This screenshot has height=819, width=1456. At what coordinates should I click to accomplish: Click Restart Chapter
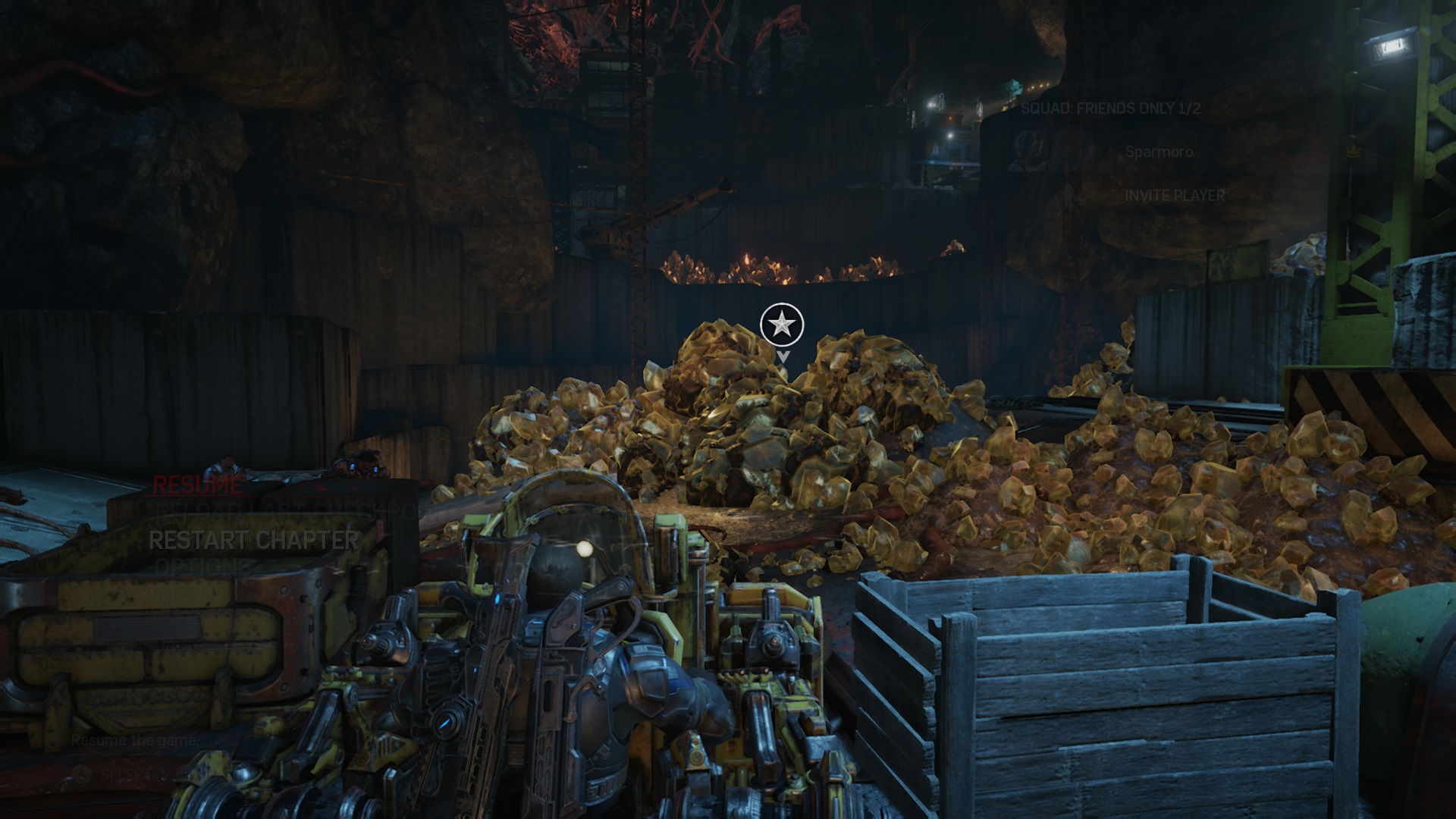click(x=253, y=540)
